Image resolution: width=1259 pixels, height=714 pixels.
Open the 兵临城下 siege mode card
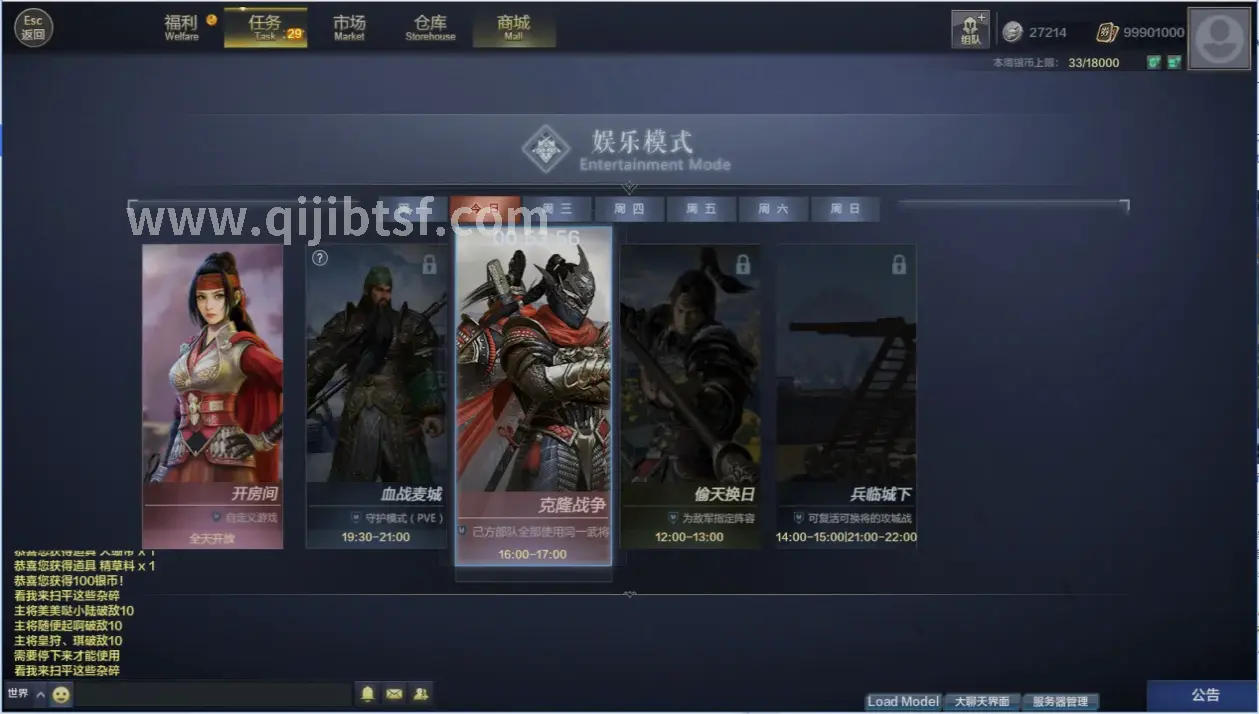coord(846,396)
